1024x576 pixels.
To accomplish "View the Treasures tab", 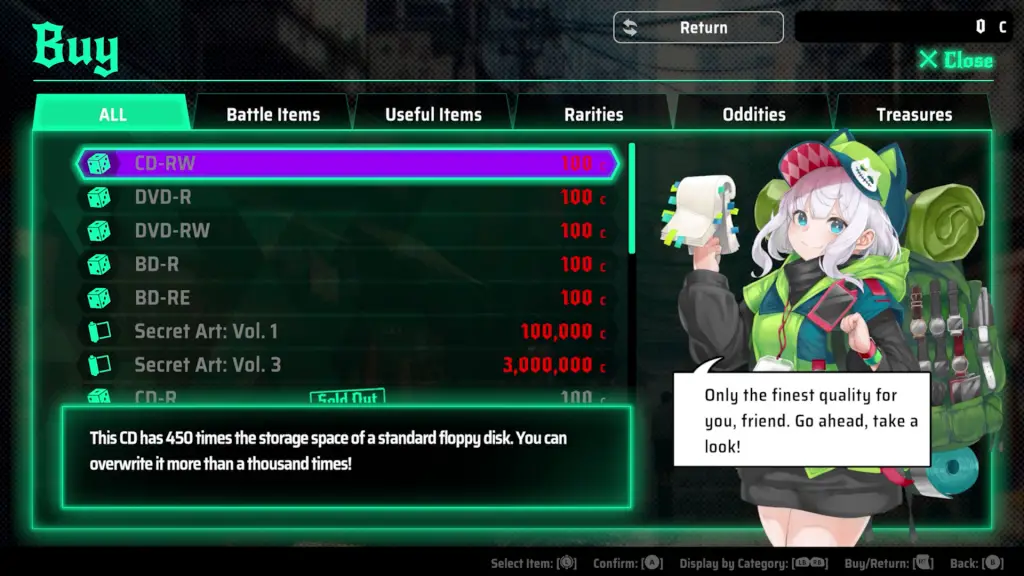I will tap(914, 114).
